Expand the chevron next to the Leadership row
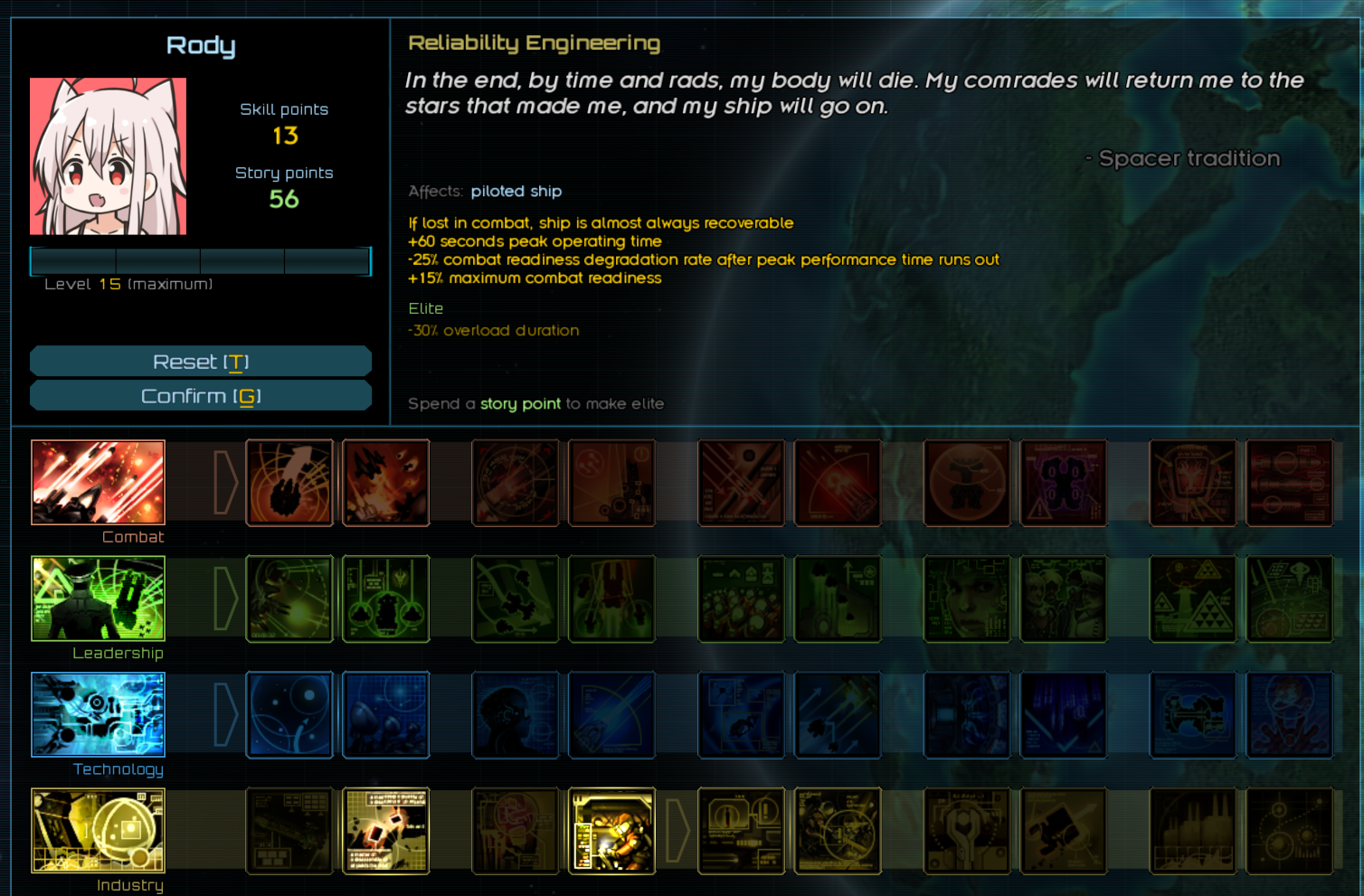This screenshot has width=1364, height=896. (222, 599)
